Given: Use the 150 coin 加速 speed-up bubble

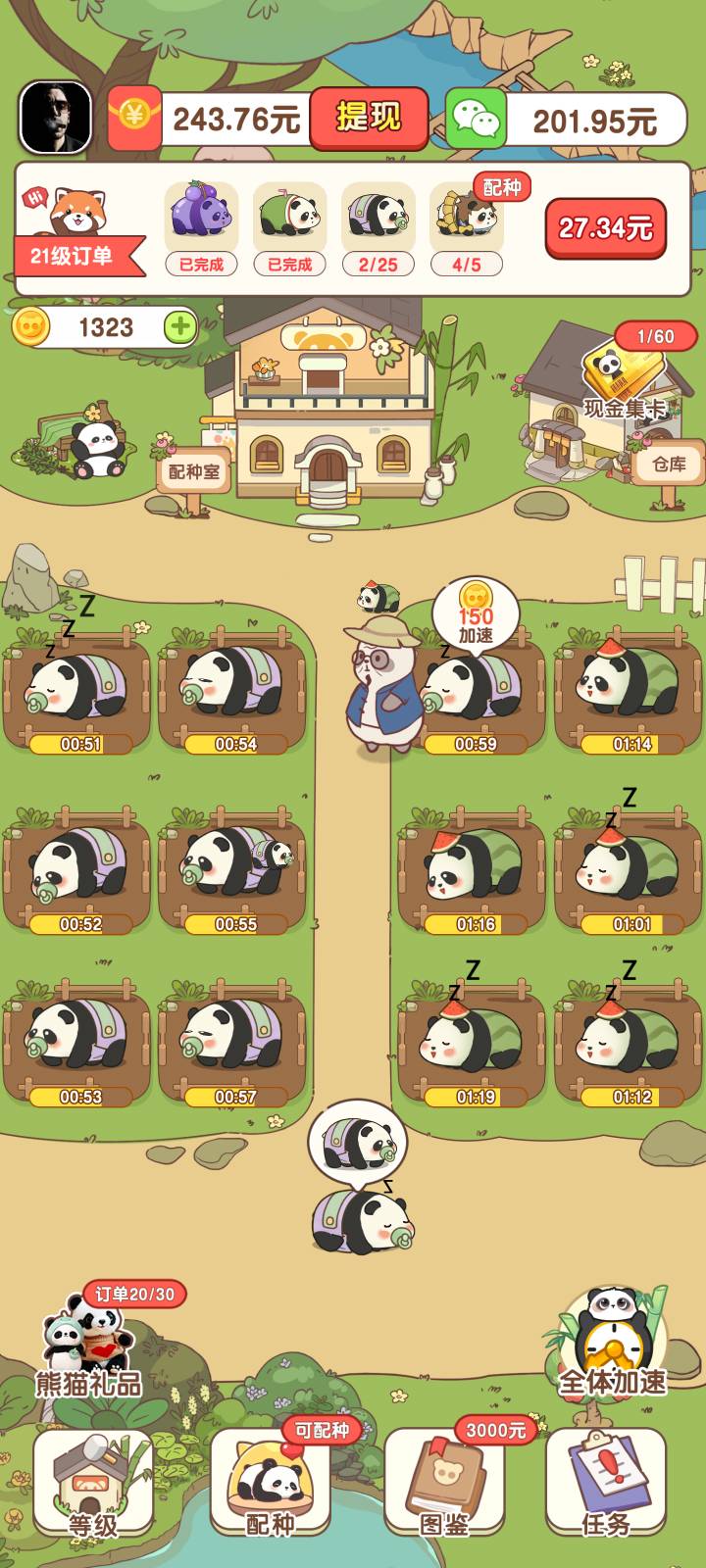Looking at the screenshot, I should (x=476, y=612).
